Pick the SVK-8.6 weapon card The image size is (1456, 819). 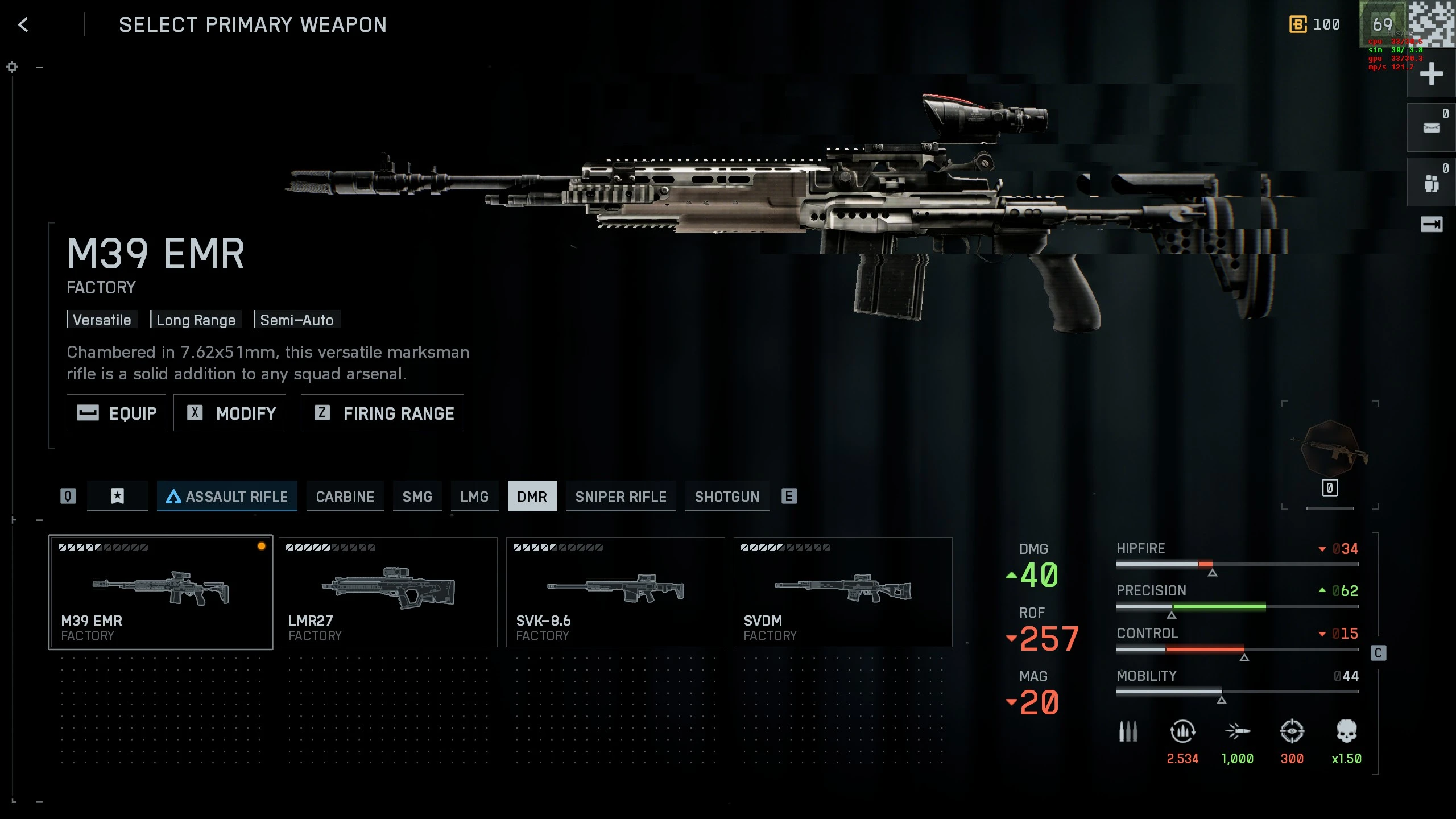(x=615, y=591)
